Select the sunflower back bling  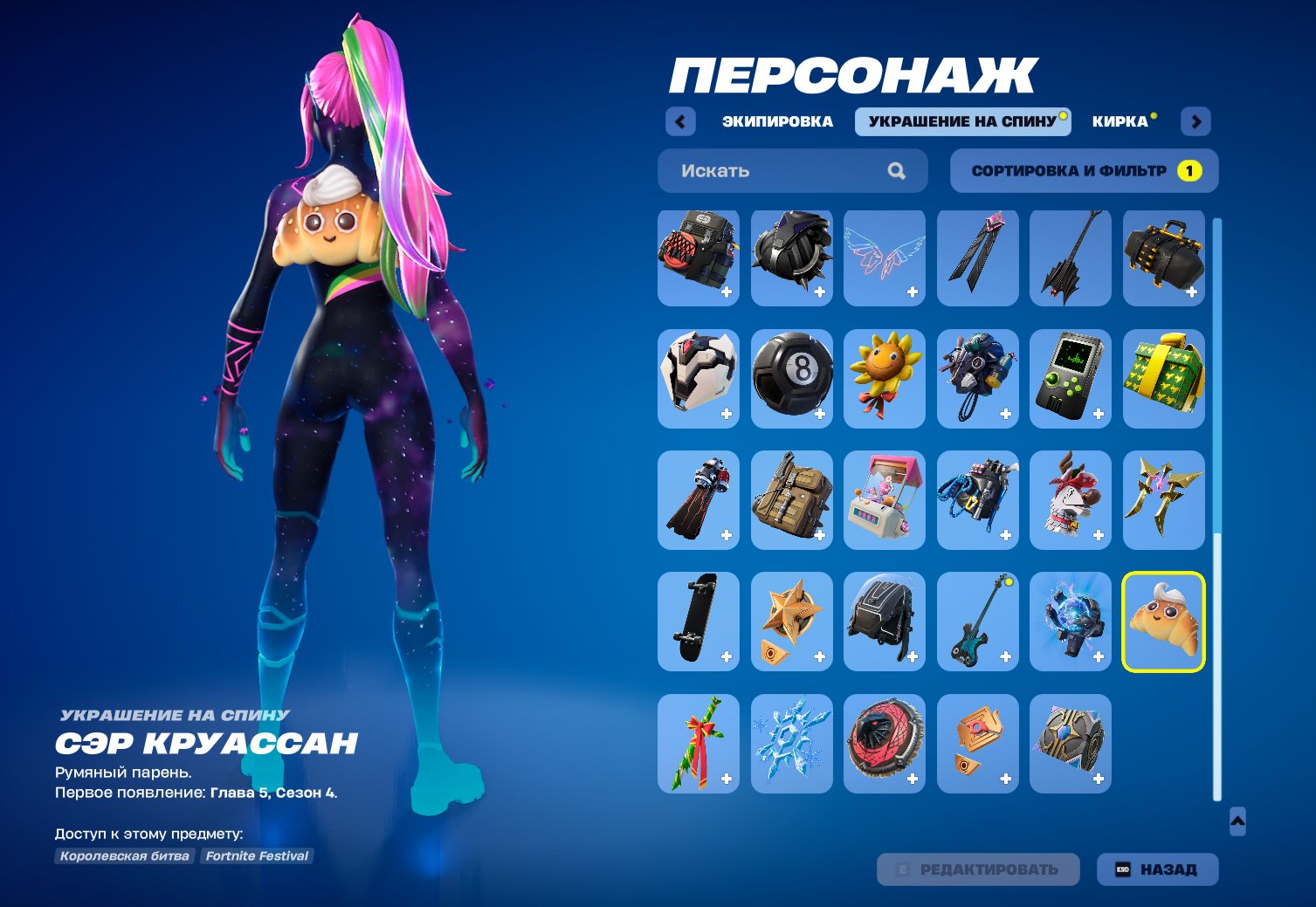[885, 377]
